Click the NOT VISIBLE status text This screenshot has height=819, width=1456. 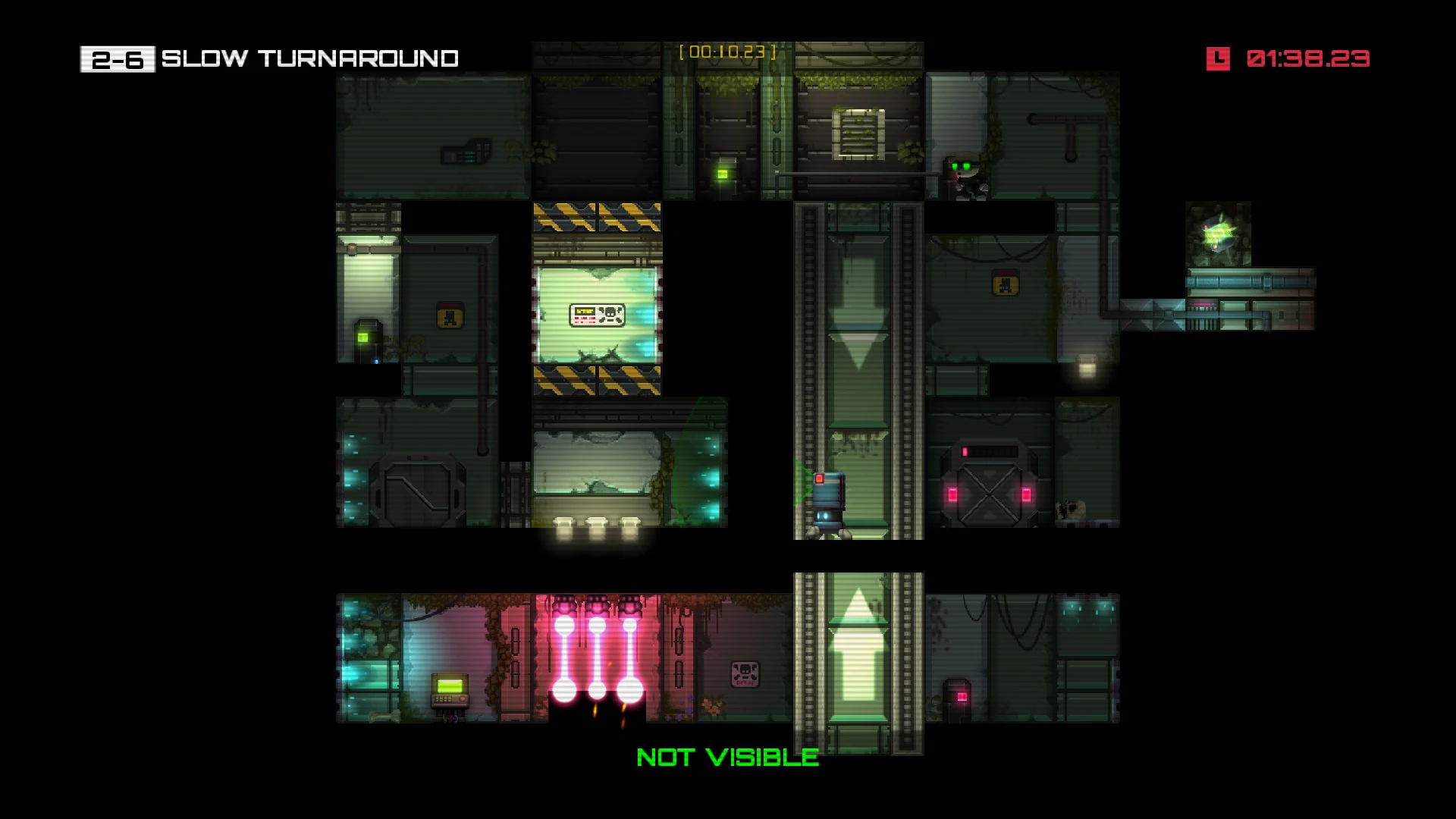coord(727,756)
